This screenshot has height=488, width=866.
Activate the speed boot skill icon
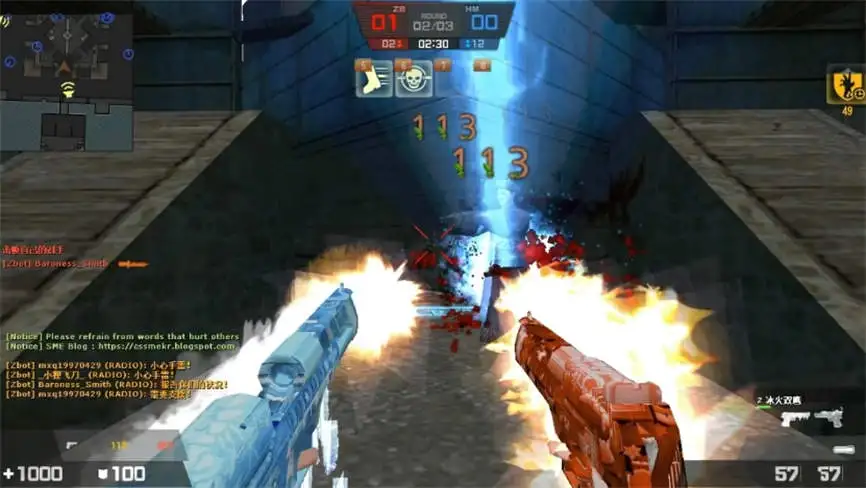point(373,79)
